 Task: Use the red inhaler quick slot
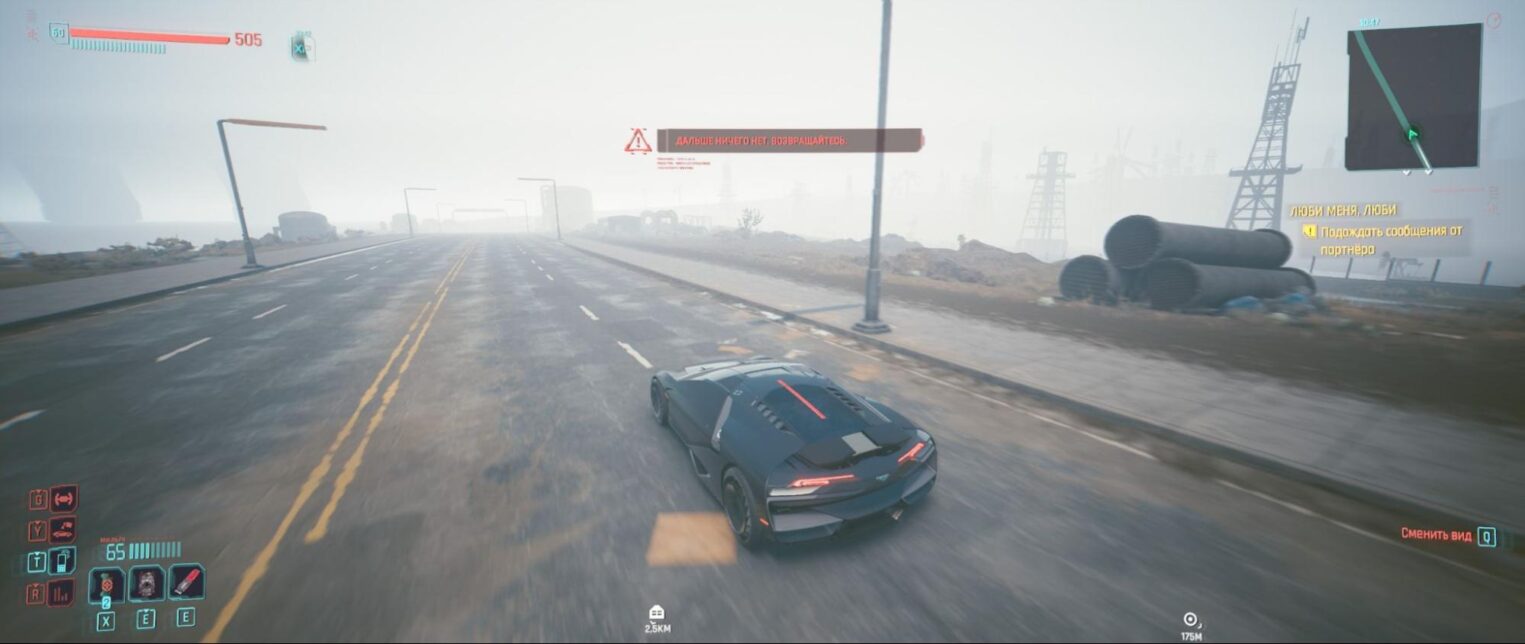point(186,583)
